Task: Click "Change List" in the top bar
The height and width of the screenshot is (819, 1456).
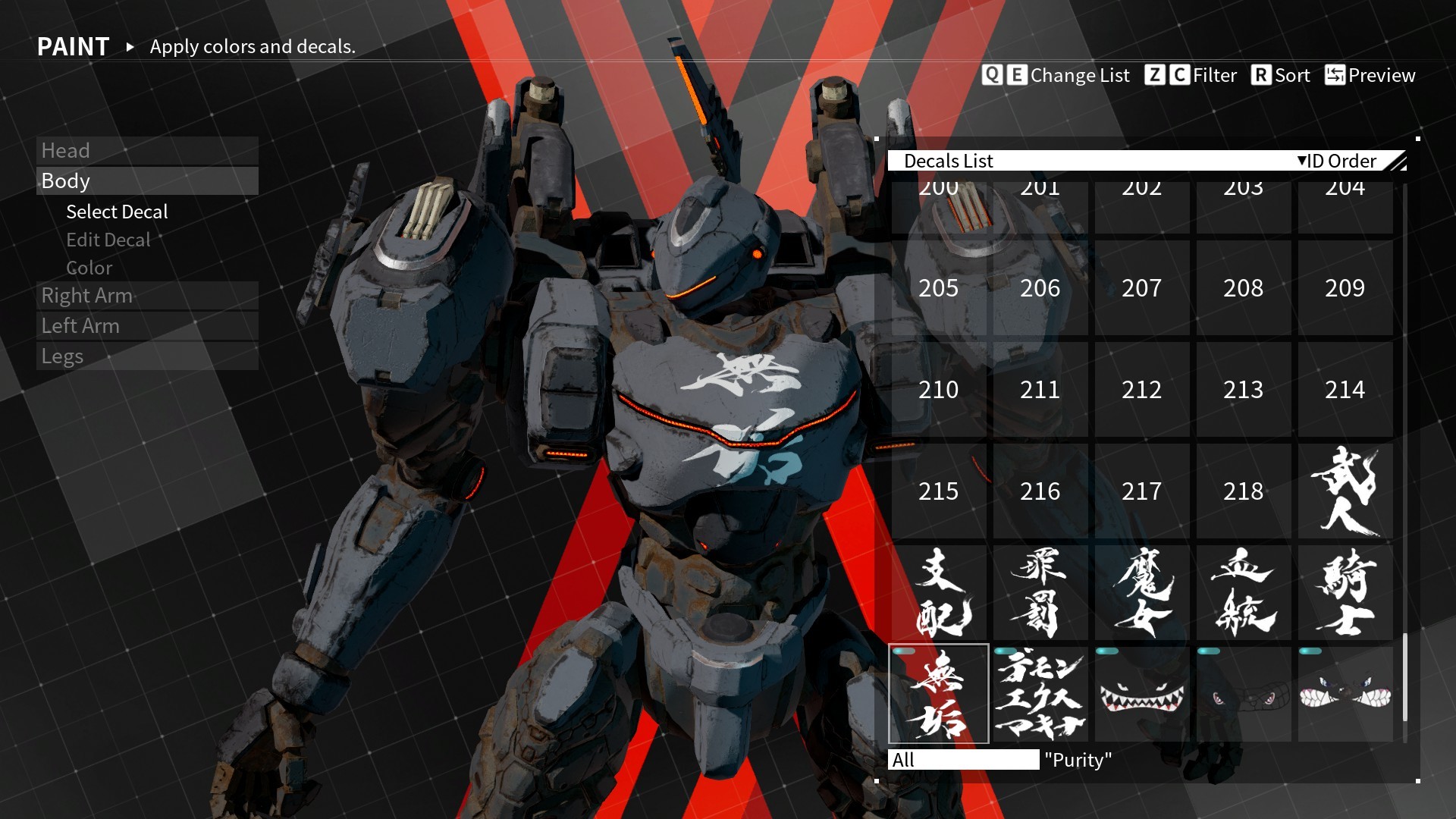Action: (x=1076, y=75)
